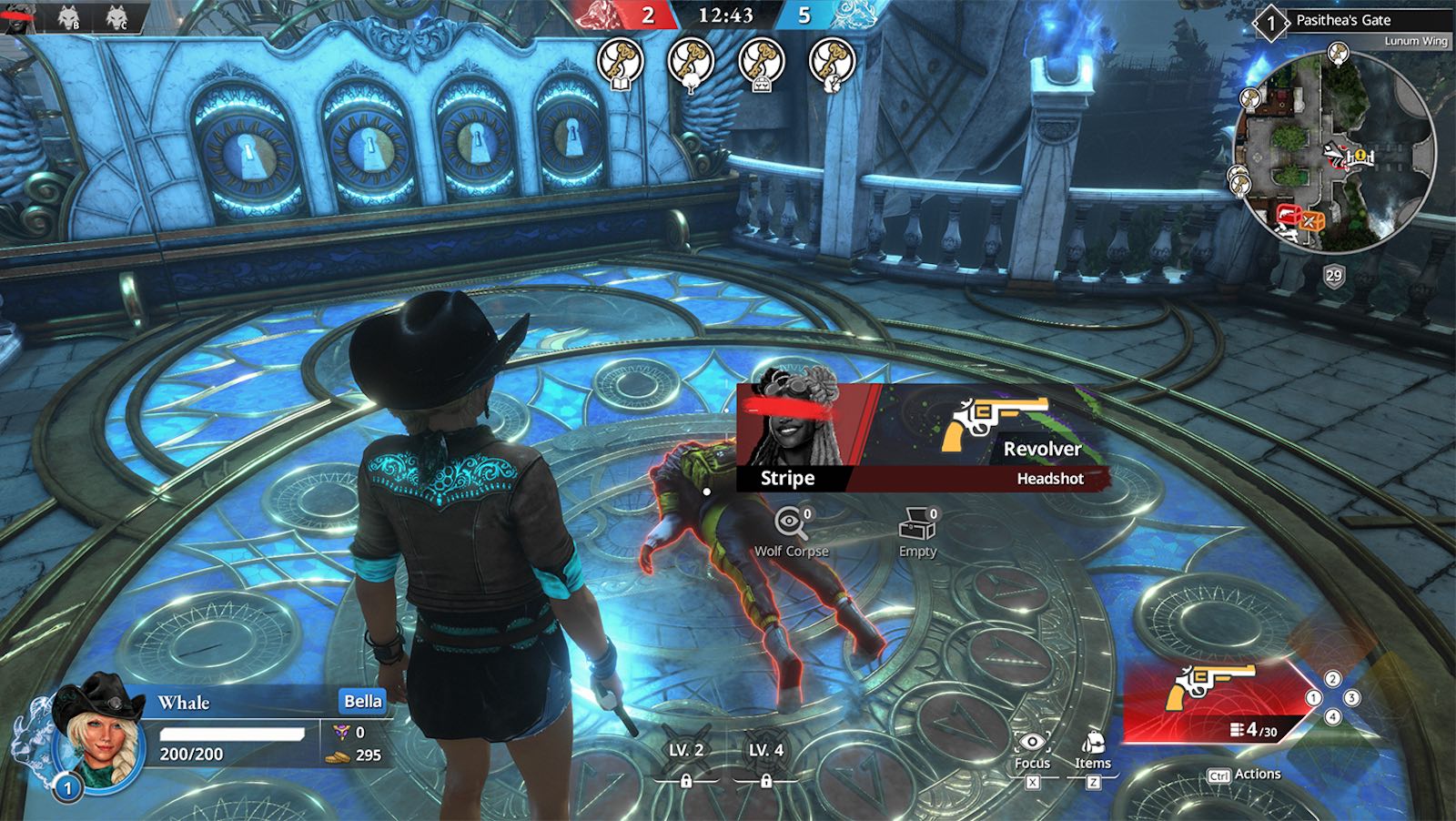Click the Wolf Corpse inspect icon
Screen dimensions: 1456x821
click(x=791, y=523)
